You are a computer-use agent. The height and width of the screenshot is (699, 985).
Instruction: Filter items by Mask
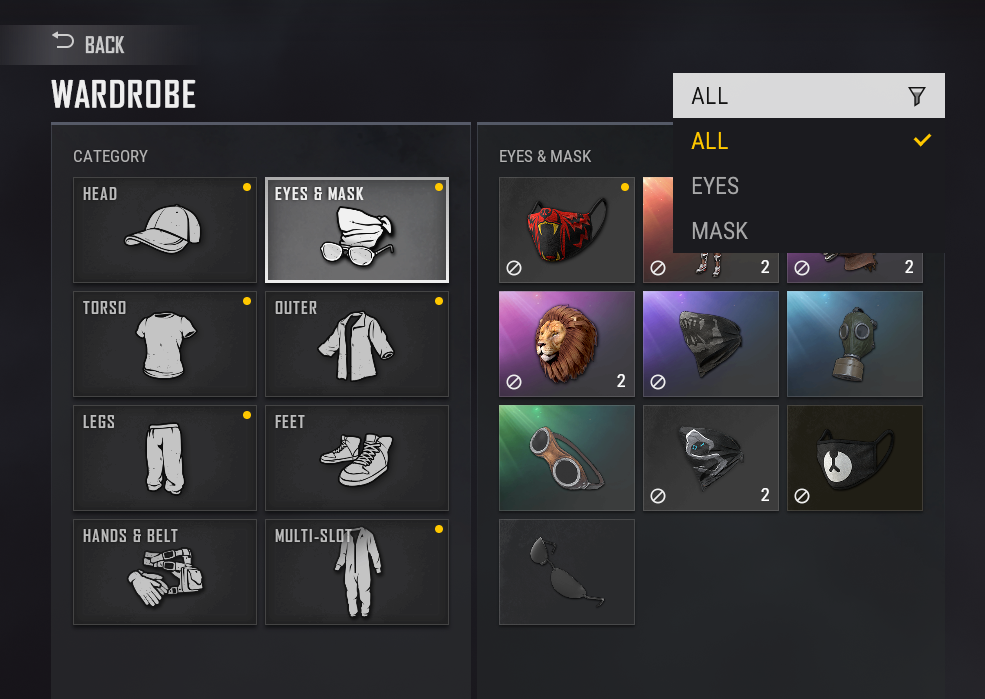pyautogui.click(x=808, y=231)
